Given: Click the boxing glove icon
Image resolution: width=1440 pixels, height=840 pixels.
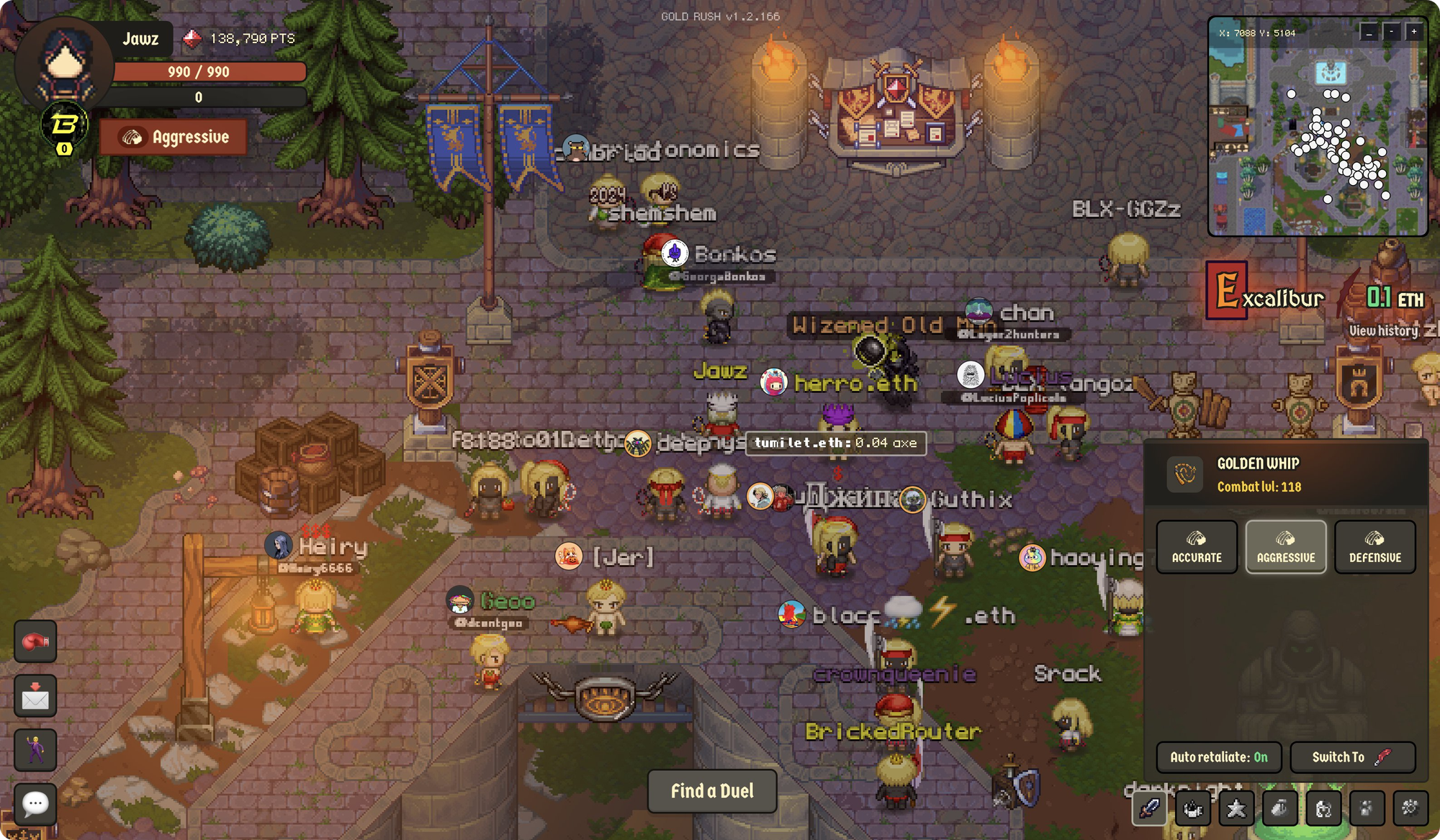Looking at the screenshot, I should (x=35, y=641).
